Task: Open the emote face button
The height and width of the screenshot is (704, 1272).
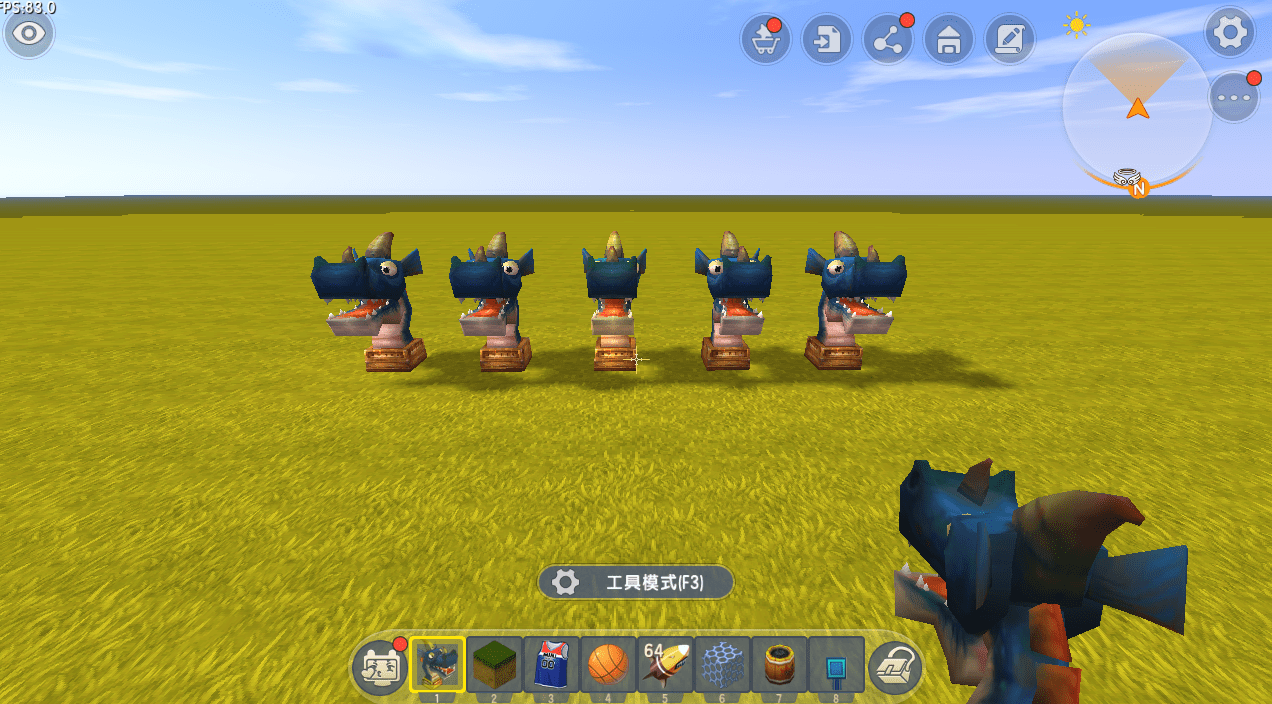Action: 380,667
